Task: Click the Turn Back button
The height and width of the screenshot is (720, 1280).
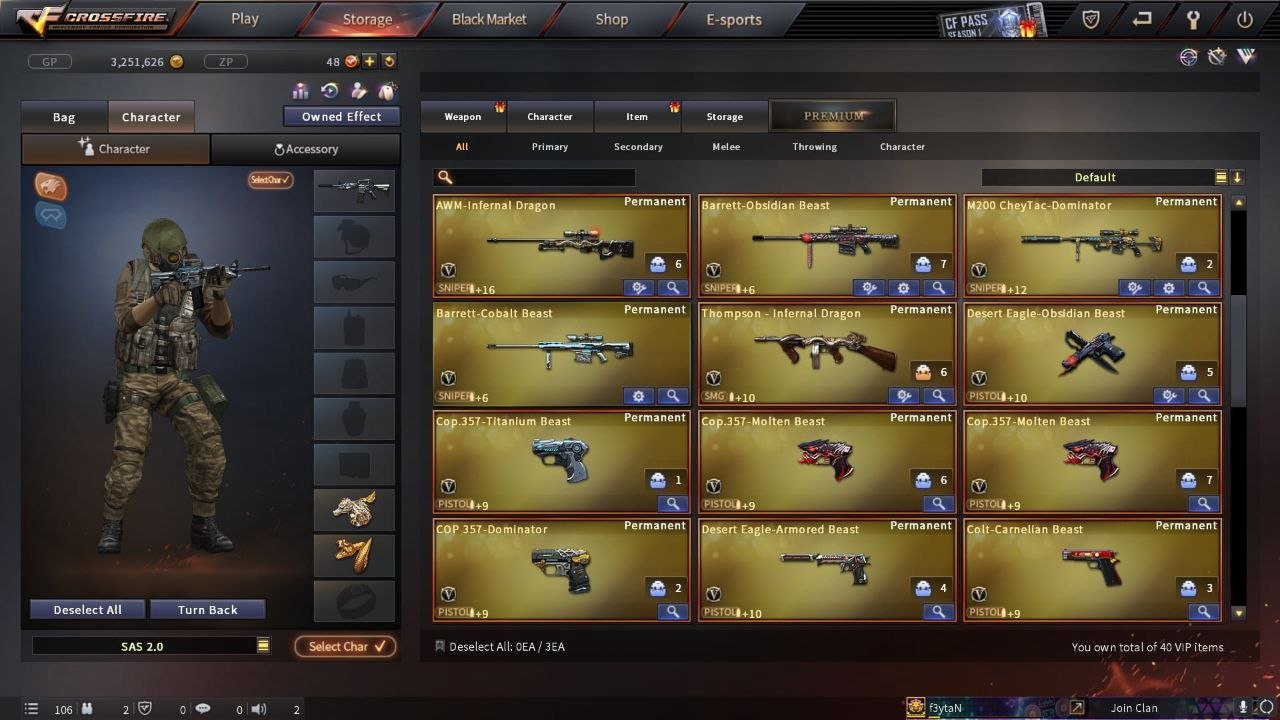Action: pyautogui.click(x=208, y=610)
